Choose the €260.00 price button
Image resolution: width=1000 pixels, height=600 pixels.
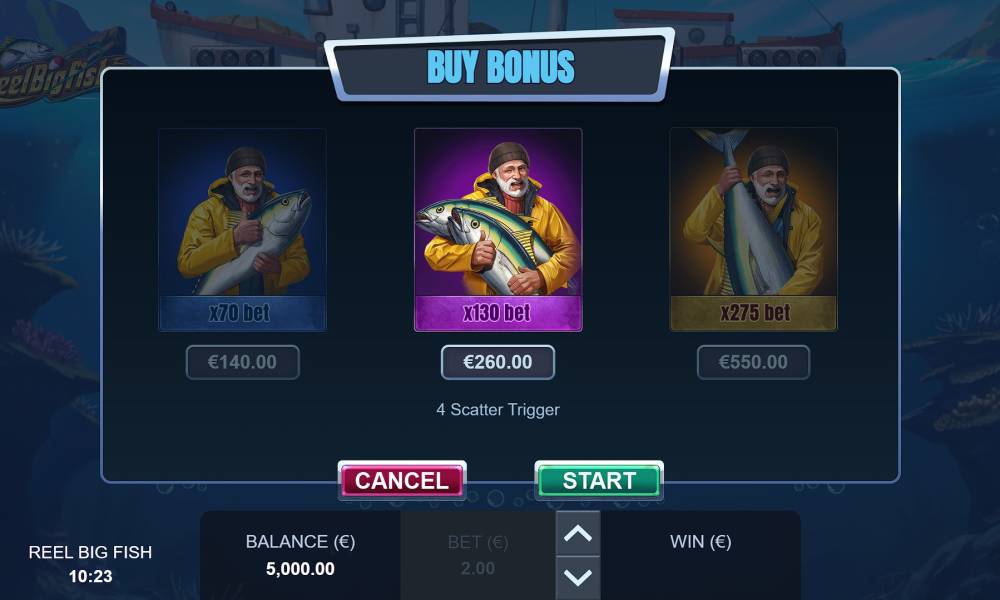pos(498,362)
